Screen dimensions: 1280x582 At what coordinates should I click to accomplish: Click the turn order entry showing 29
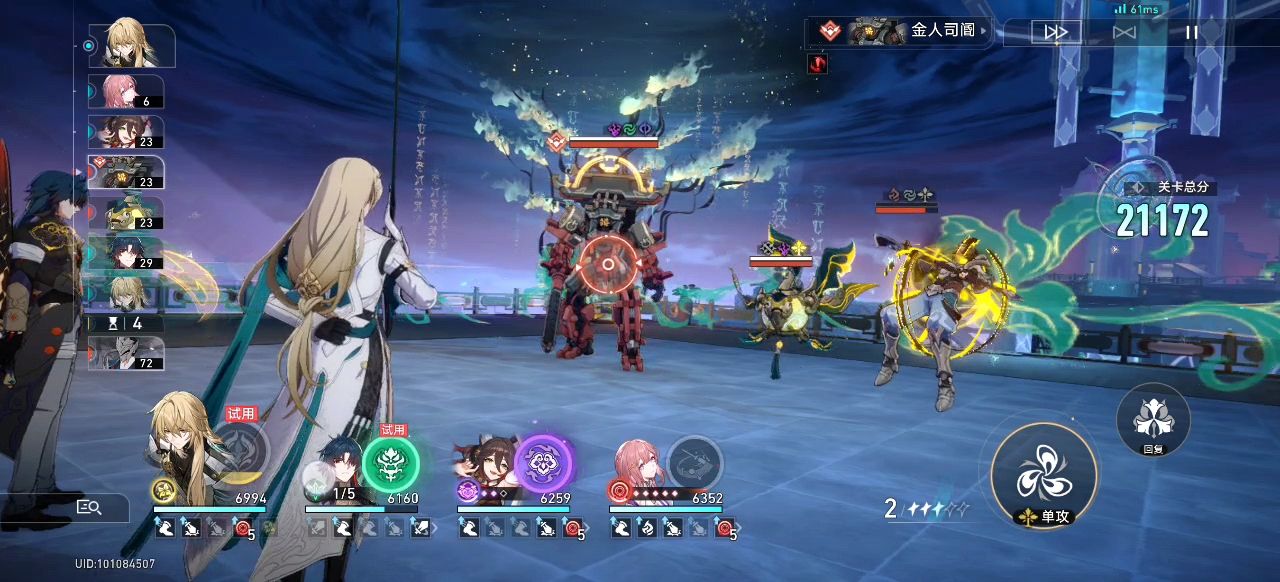tap(126, 253)
